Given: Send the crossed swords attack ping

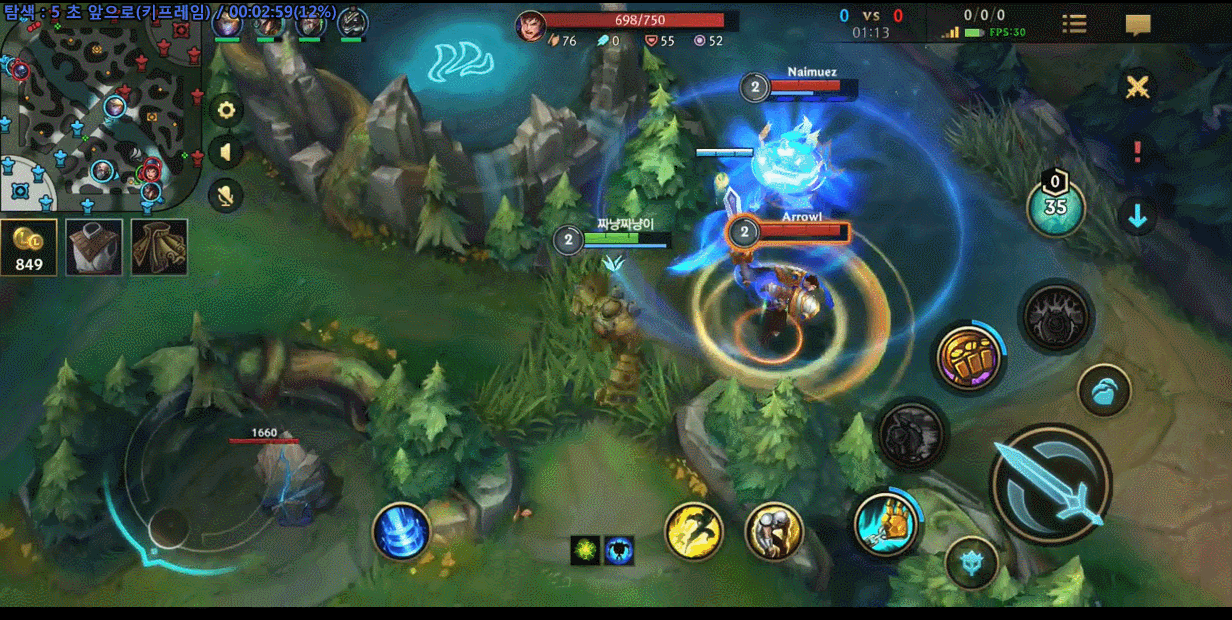Looking at the screenshot, I should (x=1137, y=87).
